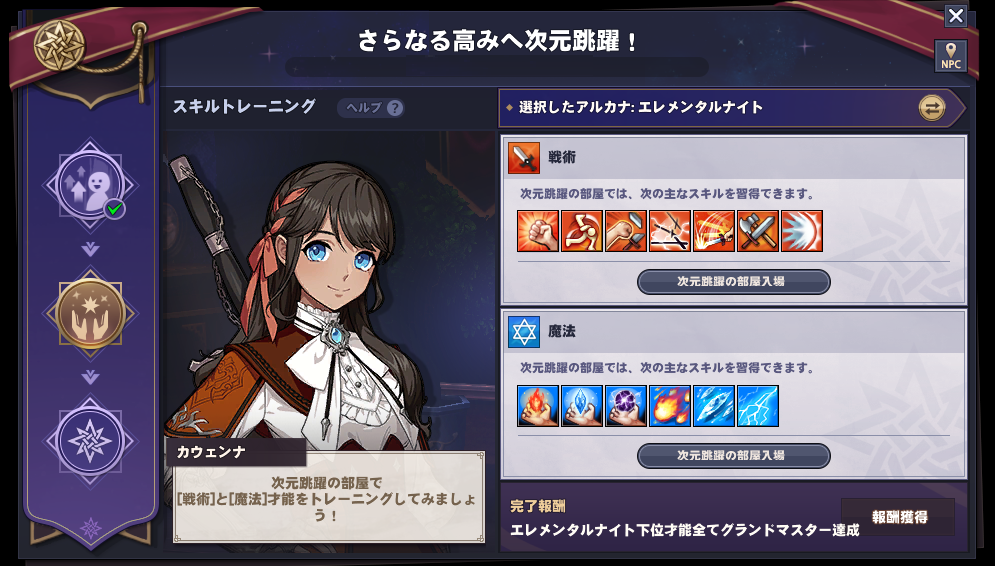Inspect the white shockwave blast skill icon
Image resolution: width=995 pixels, height=566 pixels.
pyautogui.click(x=802, y=231)
